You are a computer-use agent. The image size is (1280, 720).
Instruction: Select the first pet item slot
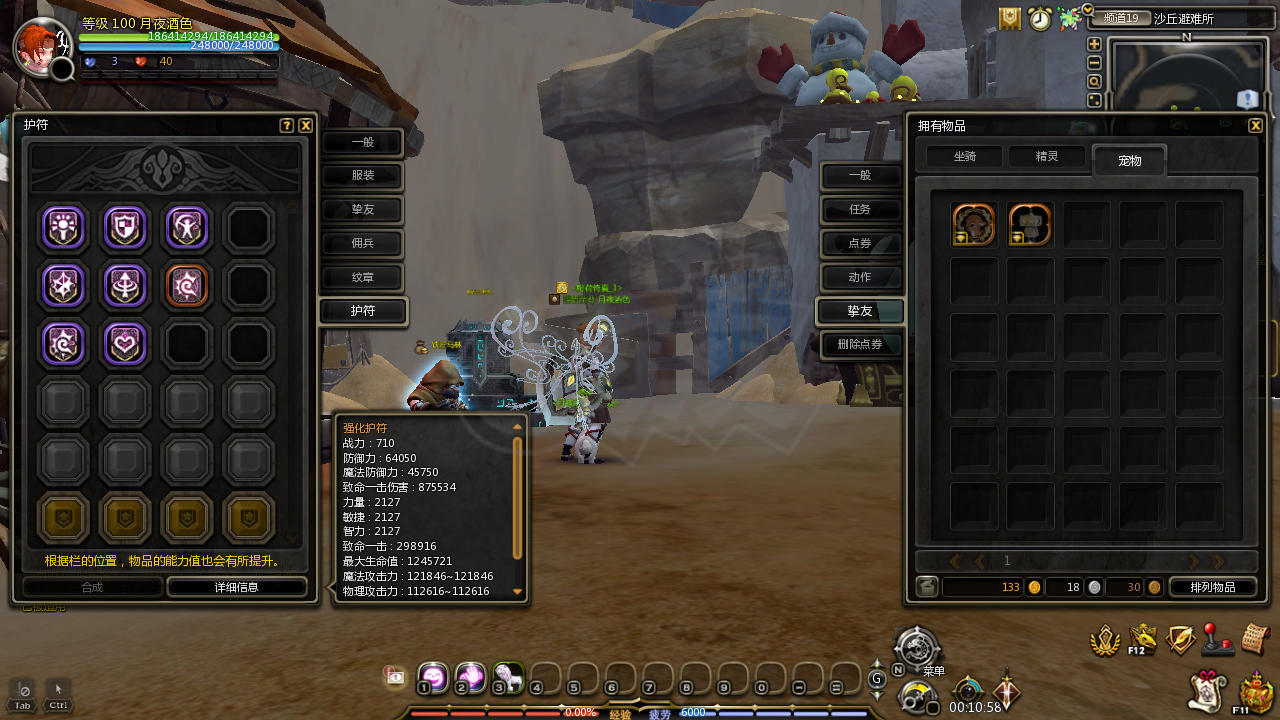pos(974,225)
